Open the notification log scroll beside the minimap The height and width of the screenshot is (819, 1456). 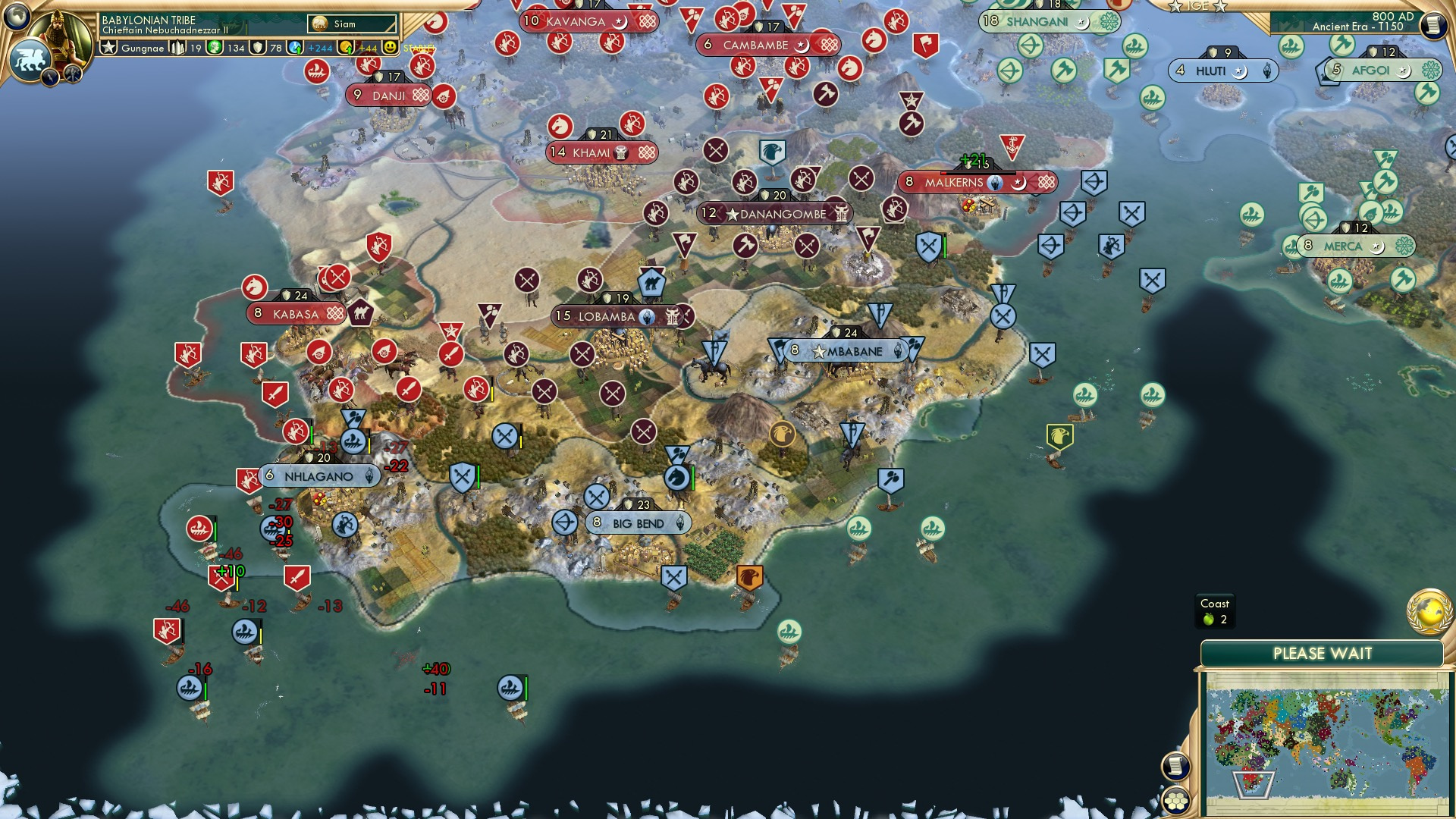point(1176,764)
